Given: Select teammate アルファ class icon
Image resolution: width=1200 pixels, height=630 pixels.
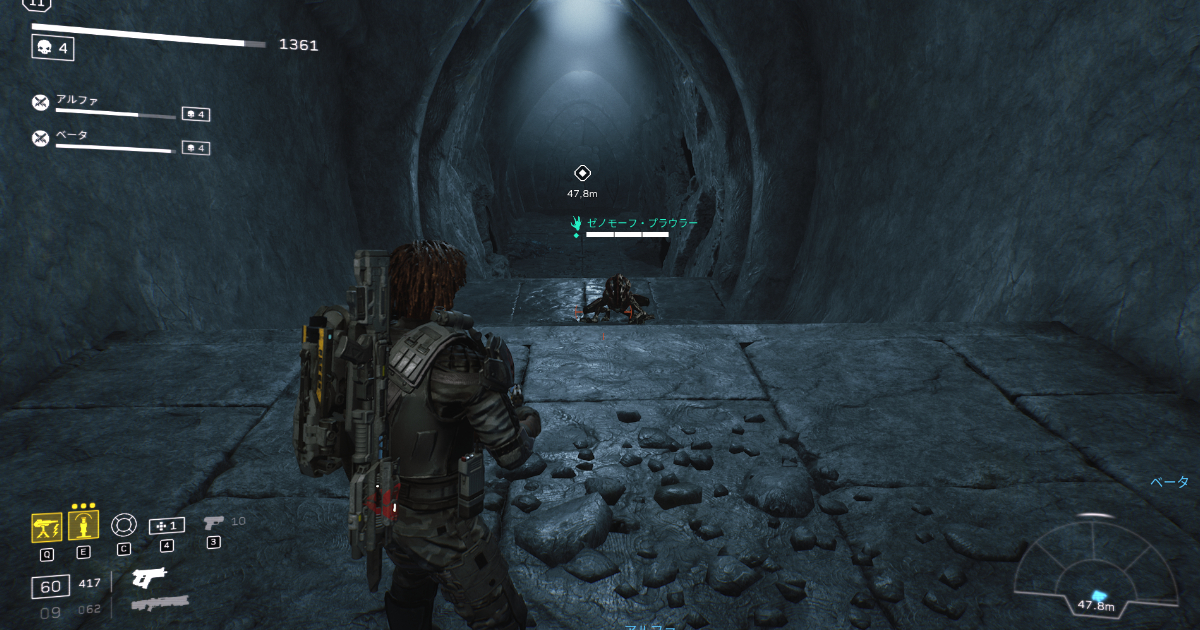Looking at the screenshot, I should pyautogui.click(x=40, y=102).
